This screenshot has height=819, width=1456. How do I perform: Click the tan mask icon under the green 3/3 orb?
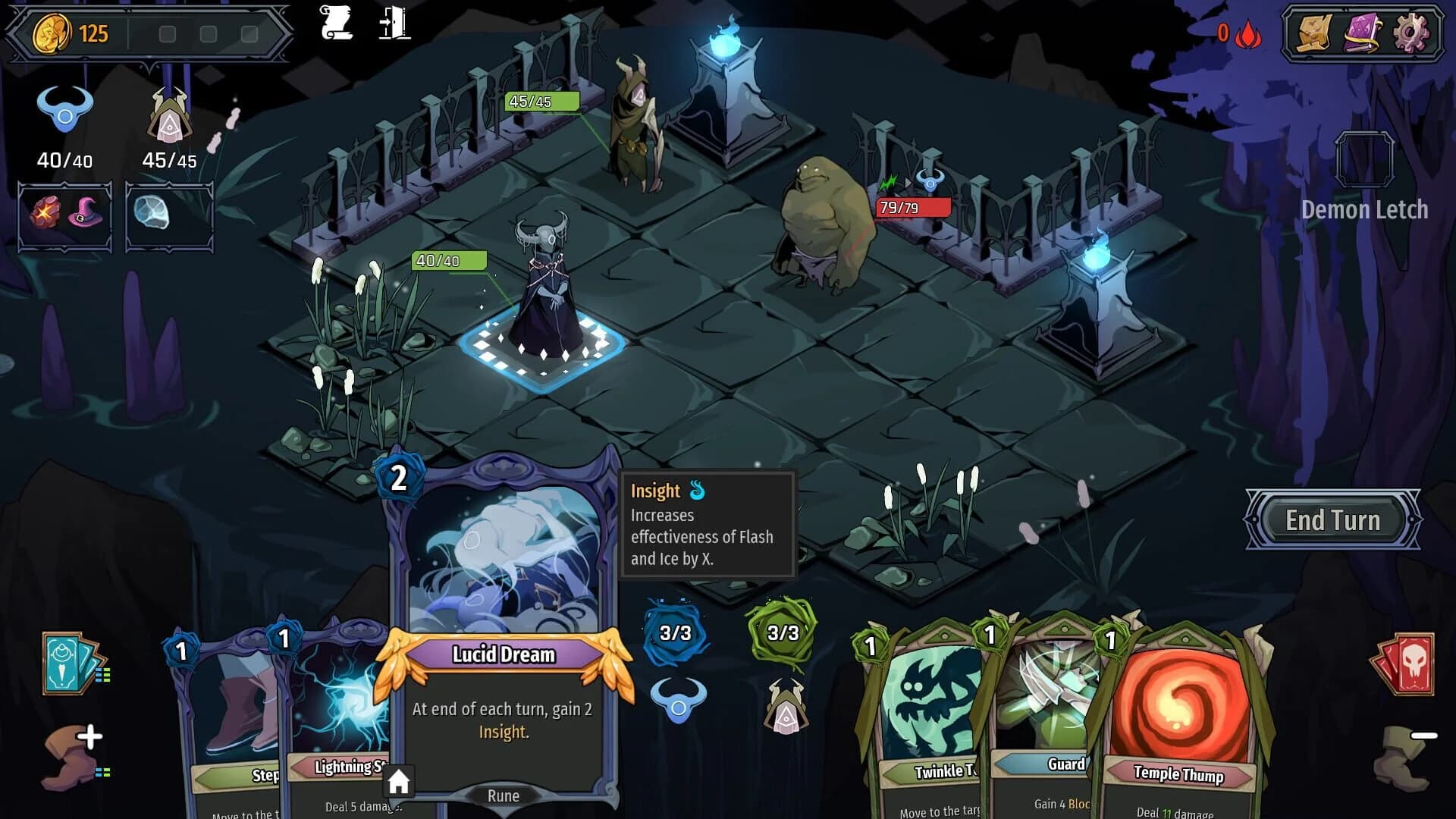tap(786, 706)
